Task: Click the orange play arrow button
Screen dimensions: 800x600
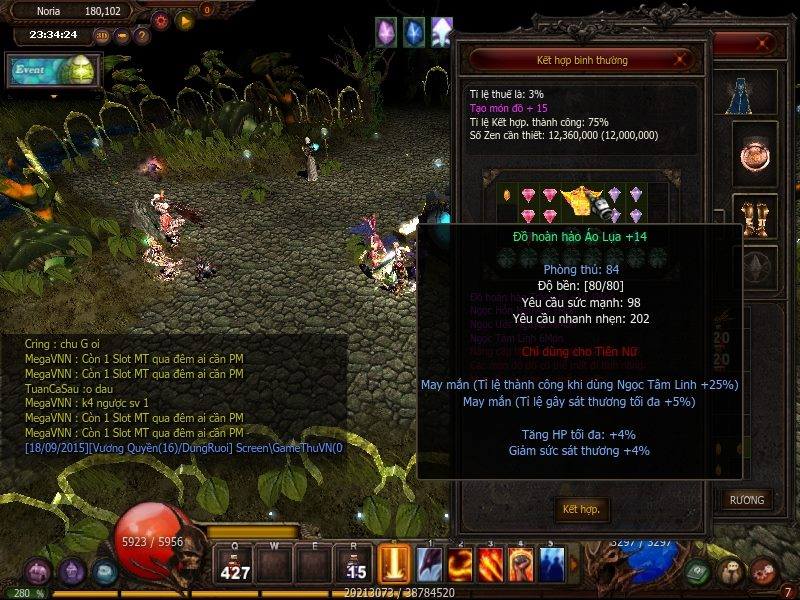Action: point(184,20)
